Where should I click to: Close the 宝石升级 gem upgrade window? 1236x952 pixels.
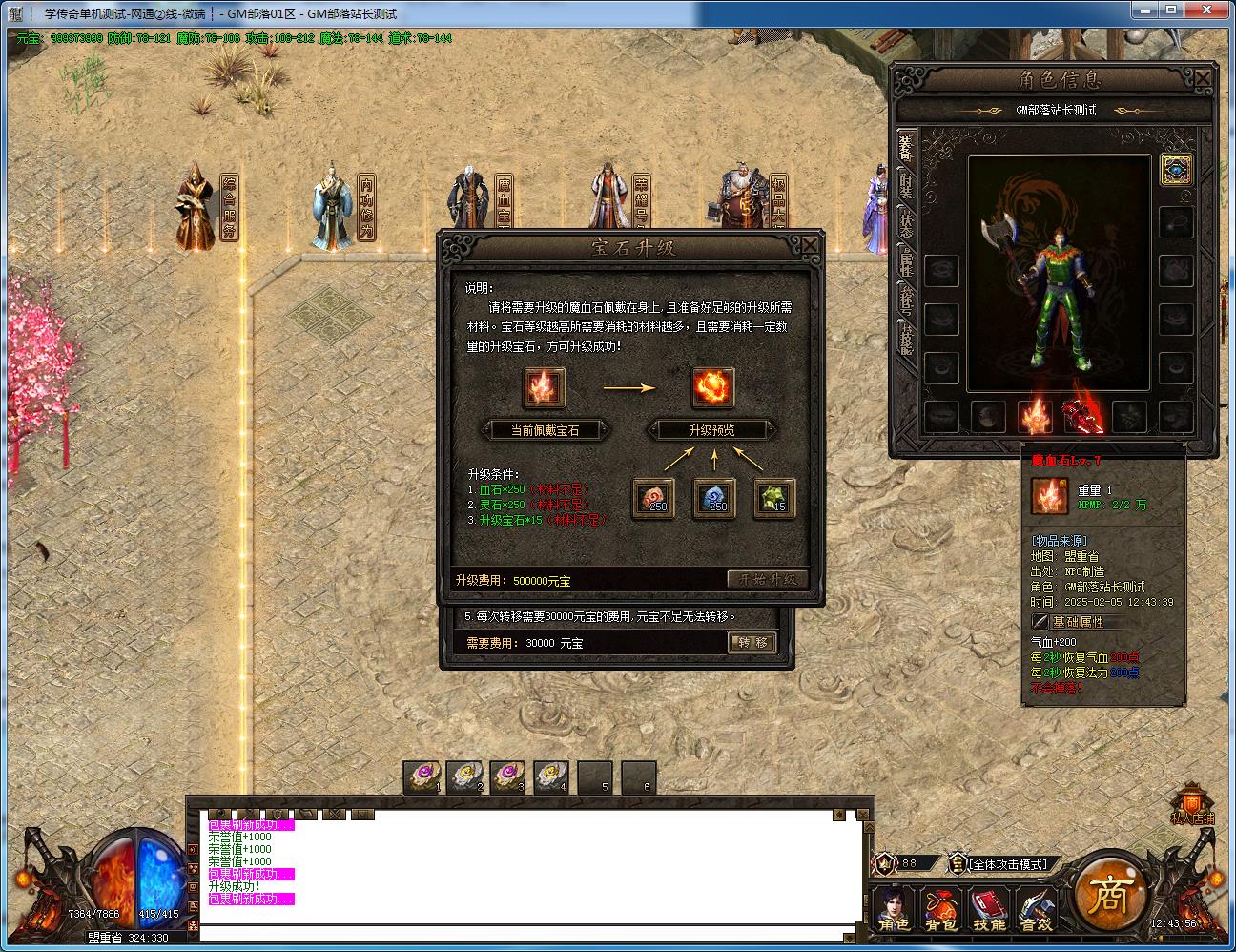pos(809,245)
